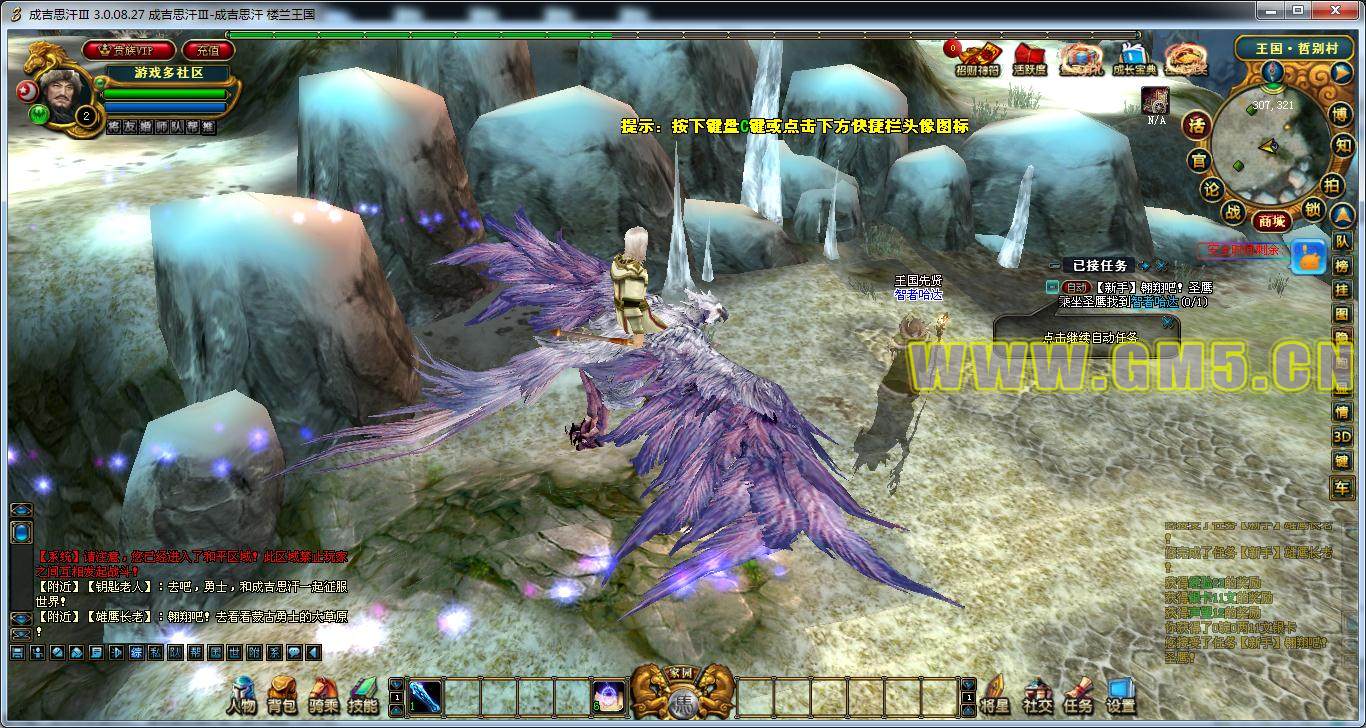
Task: Click the 贵族VIP button
Action: (x=130, y=49)
